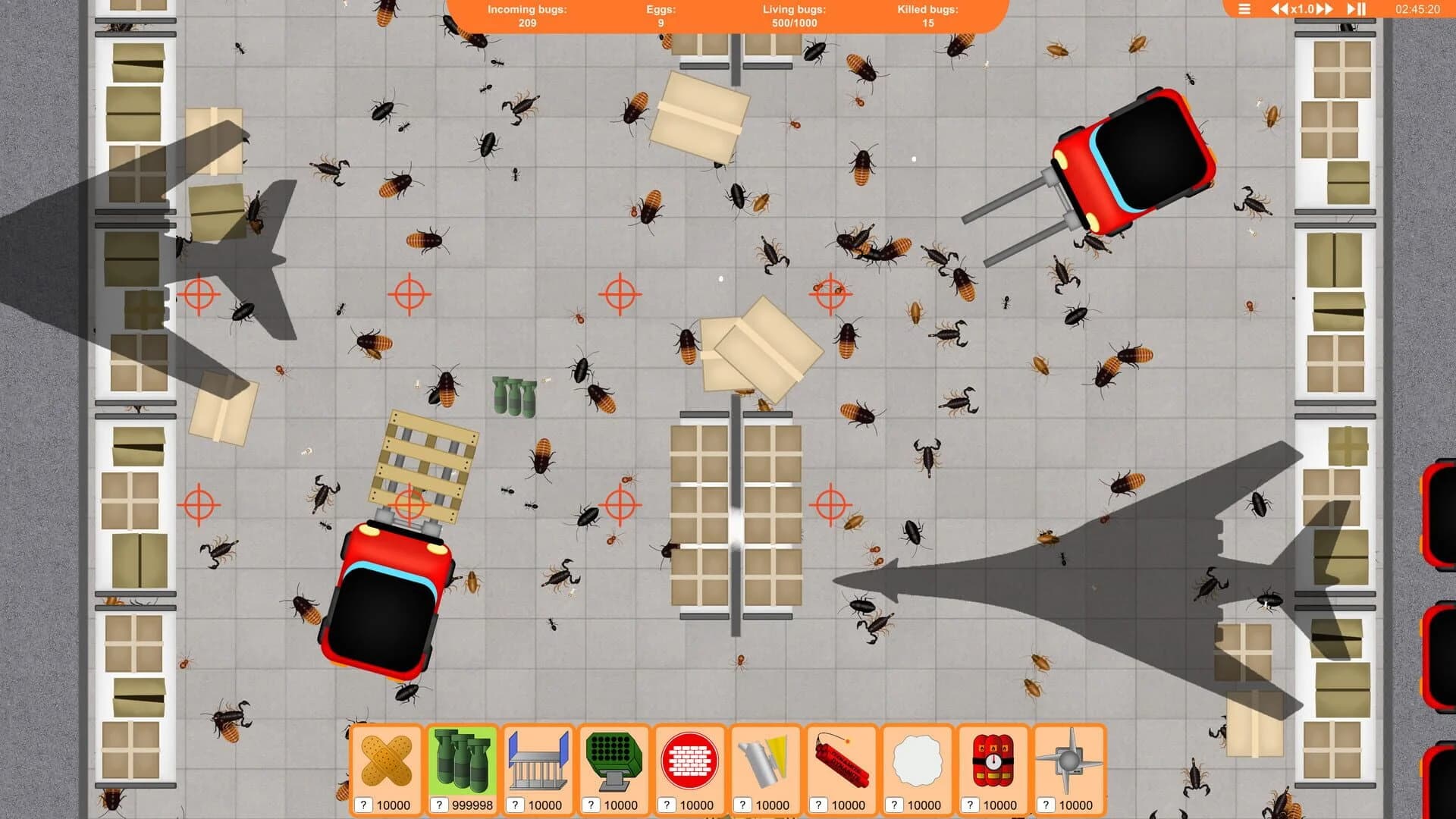
Task: Click the orange crosshair target near the pallet
Action: [410, 502]
